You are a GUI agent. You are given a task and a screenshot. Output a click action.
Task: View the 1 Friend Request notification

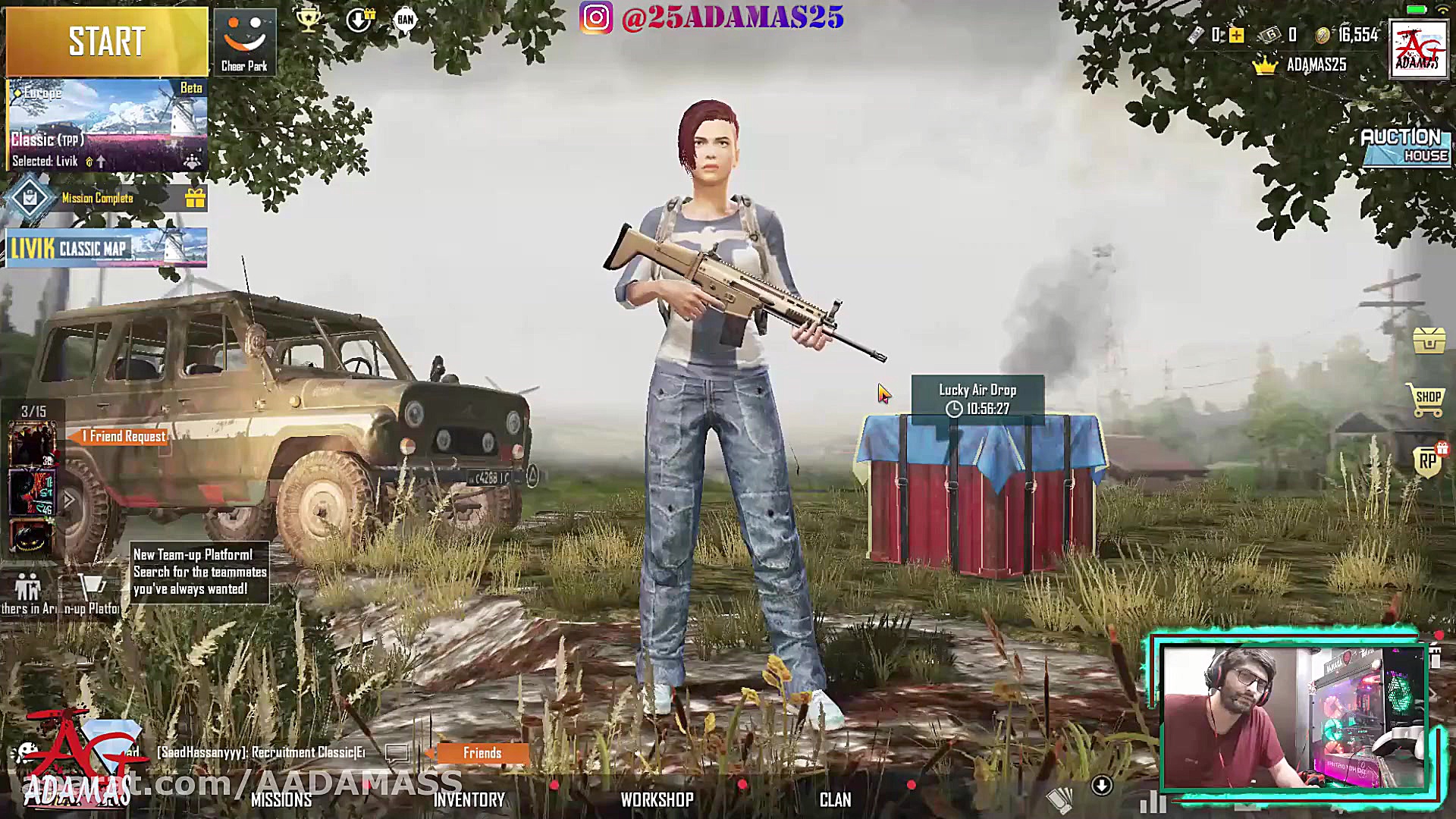[121, 437]
